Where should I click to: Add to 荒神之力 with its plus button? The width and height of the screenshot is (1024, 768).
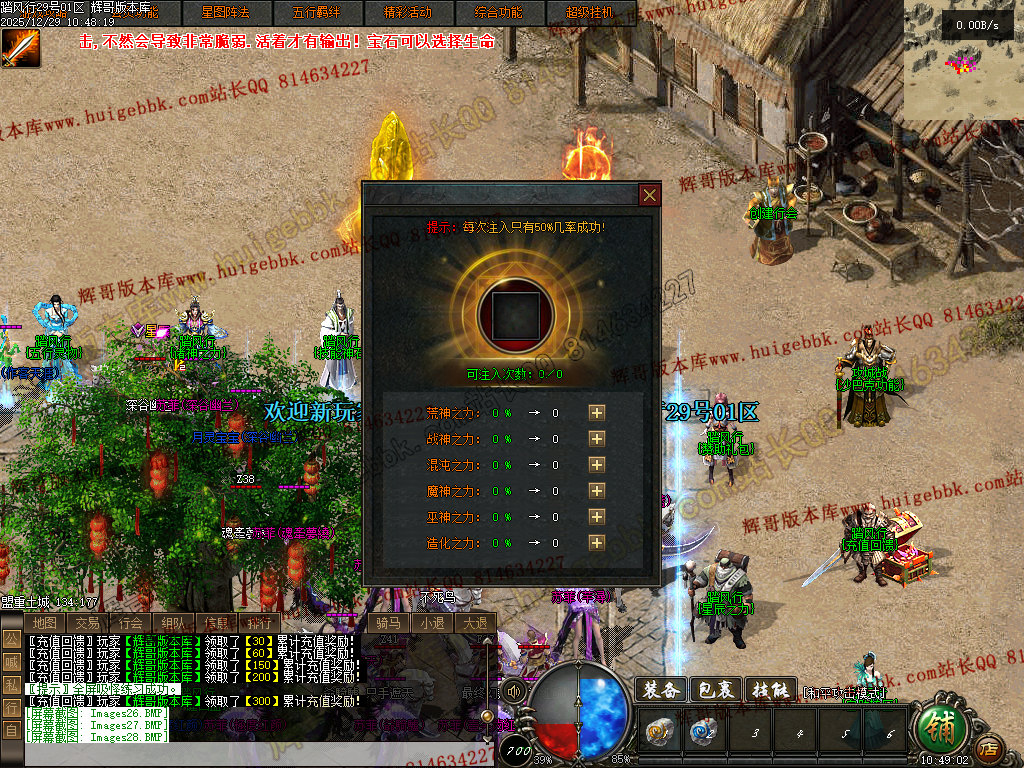(x=597, y=412)
